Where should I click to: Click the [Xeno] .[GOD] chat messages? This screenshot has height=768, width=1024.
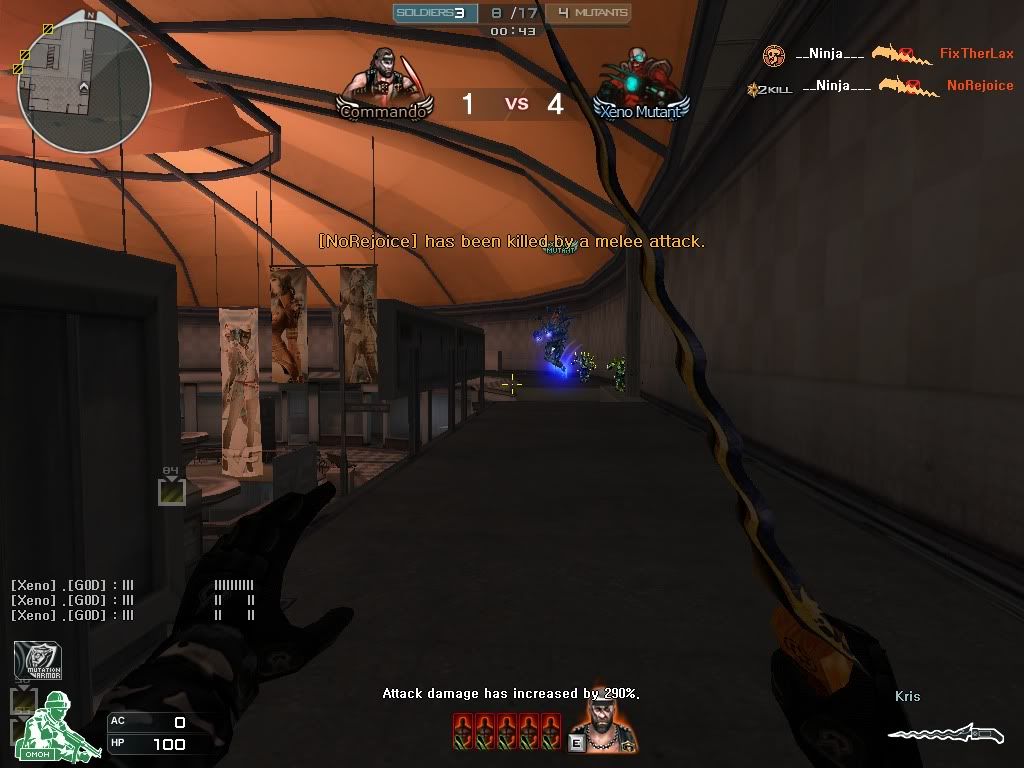(72, 600)
